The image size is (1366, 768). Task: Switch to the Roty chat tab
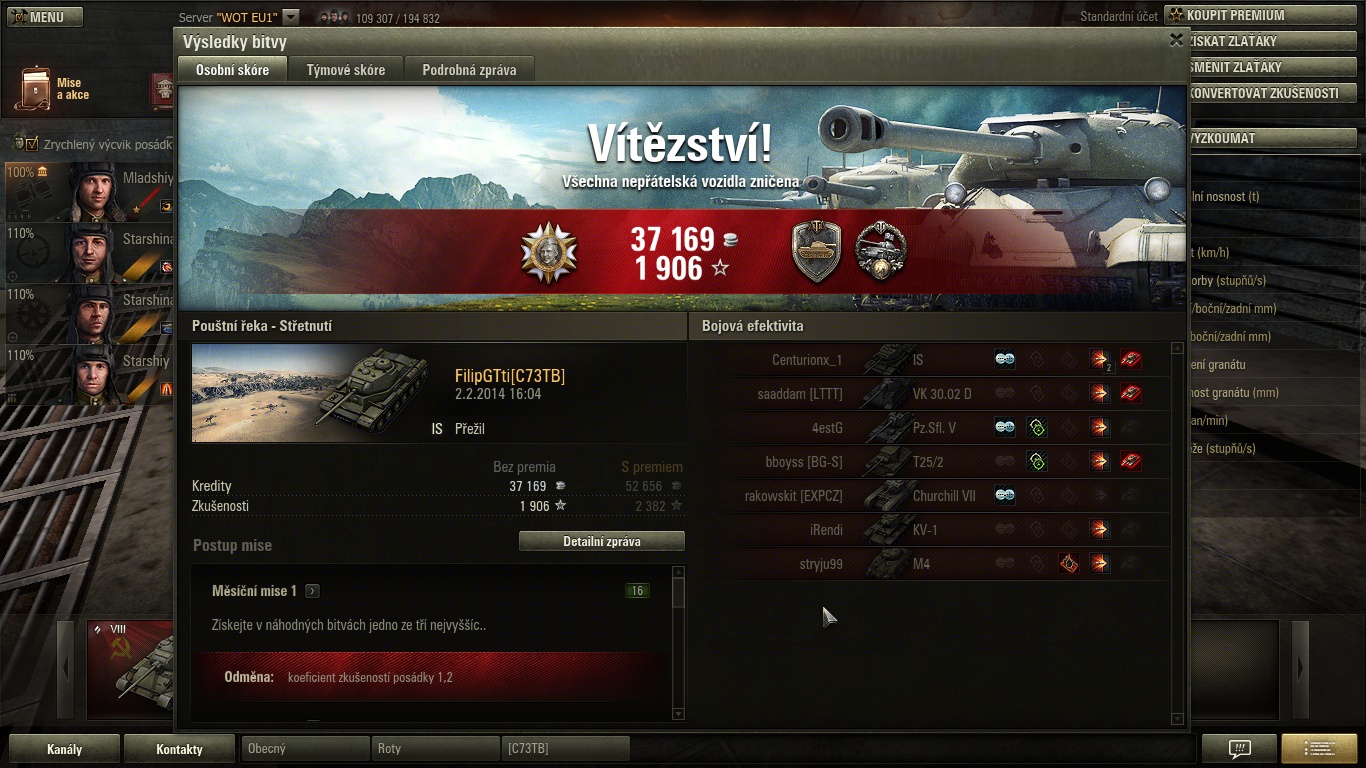(x=435, y=748)
